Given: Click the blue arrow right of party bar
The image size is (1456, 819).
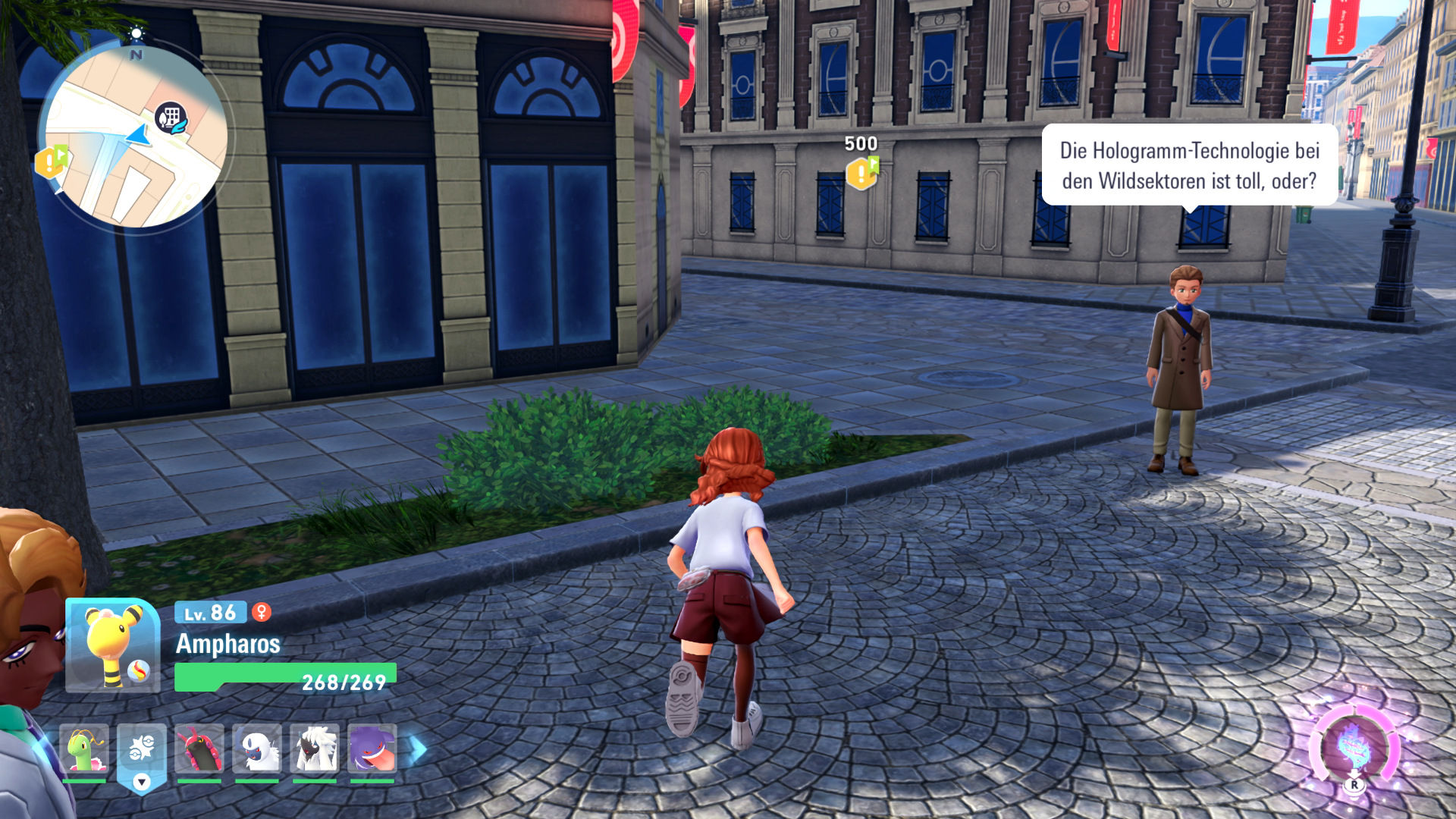Looking at the screenshot, I should point(418,749).
